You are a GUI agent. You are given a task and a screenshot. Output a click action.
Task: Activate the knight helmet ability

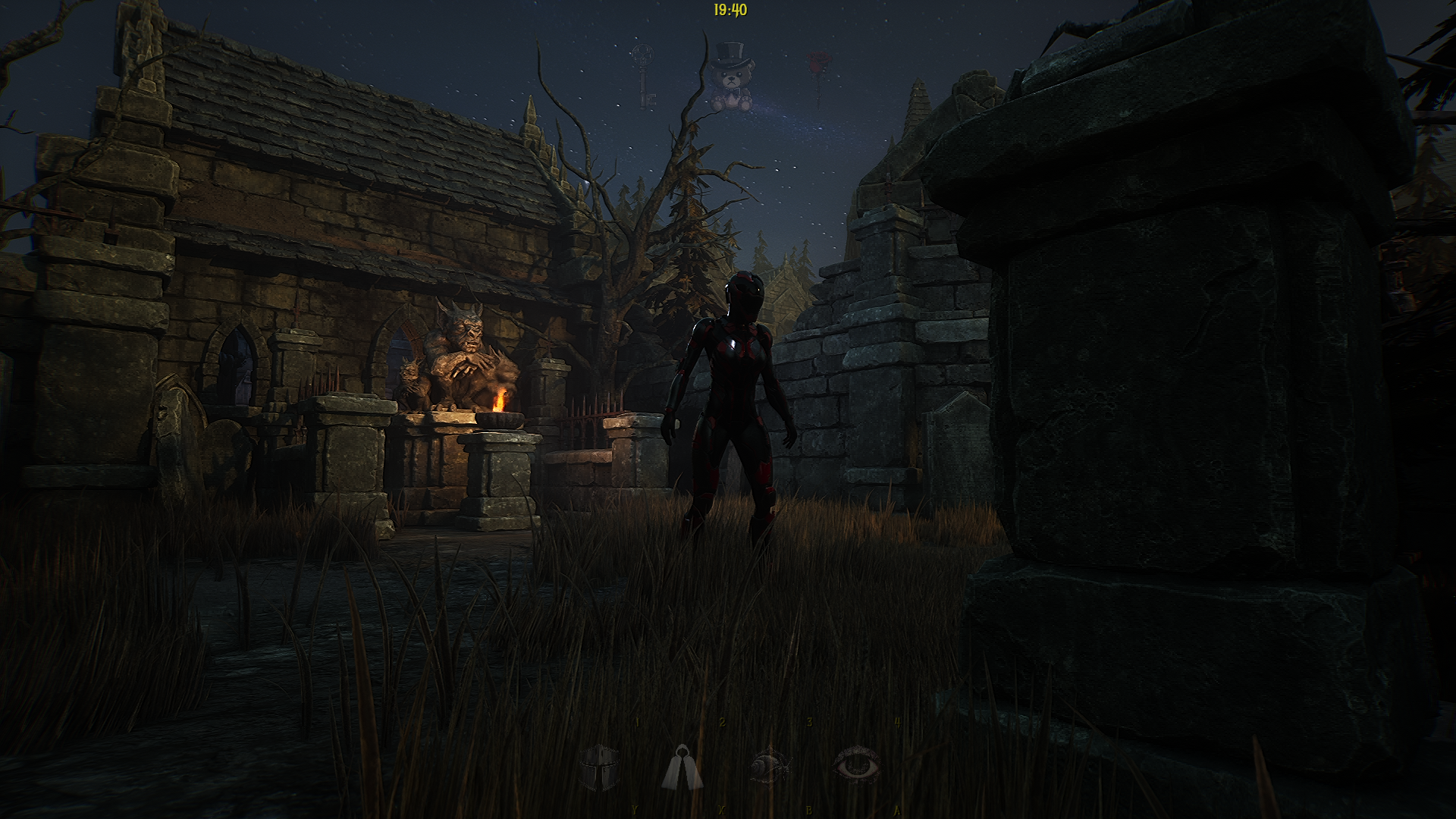[x=600, y=767]
